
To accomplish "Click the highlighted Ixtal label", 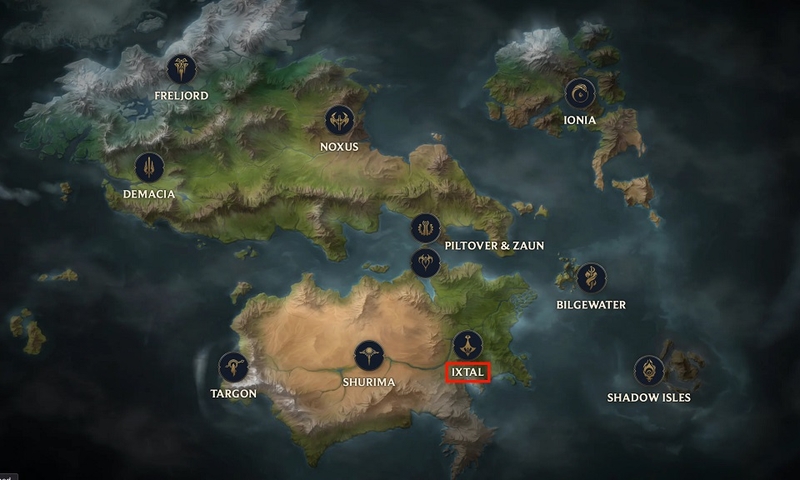I will pyautogui.click(x=467, y=373).
